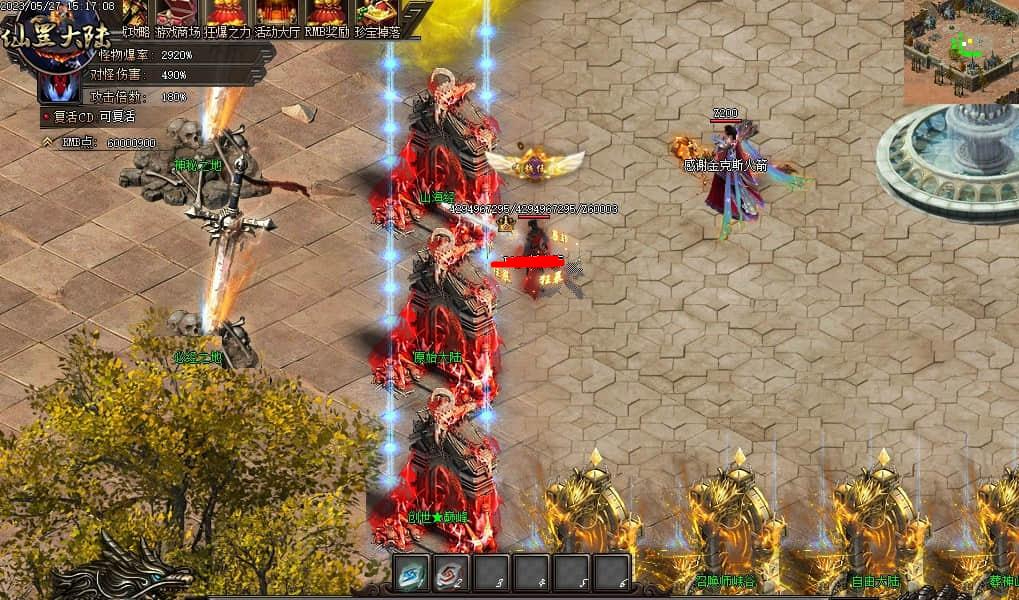Expand the chevron arrows beside RMB点
The height and width of the screenshot is (600, 1019).
pos(47,143)
